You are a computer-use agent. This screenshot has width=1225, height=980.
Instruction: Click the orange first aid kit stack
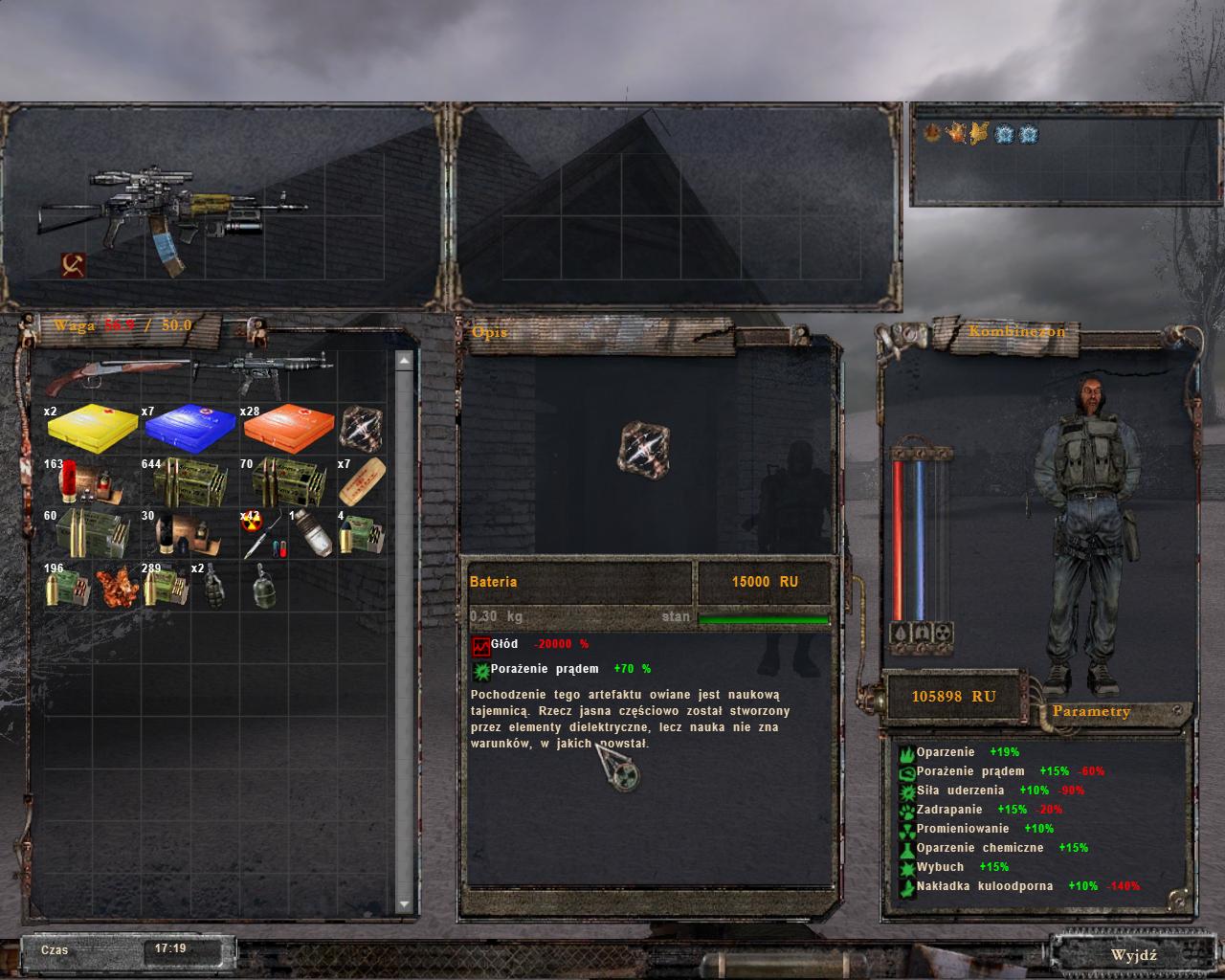(x=288, y=426)
